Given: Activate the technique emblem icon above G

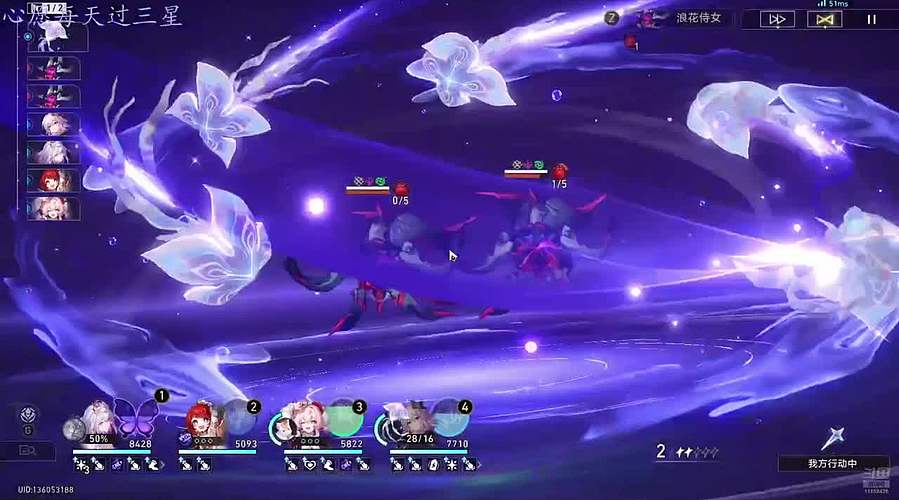Looking at the screenshot, I should click(x=27, y=415).
